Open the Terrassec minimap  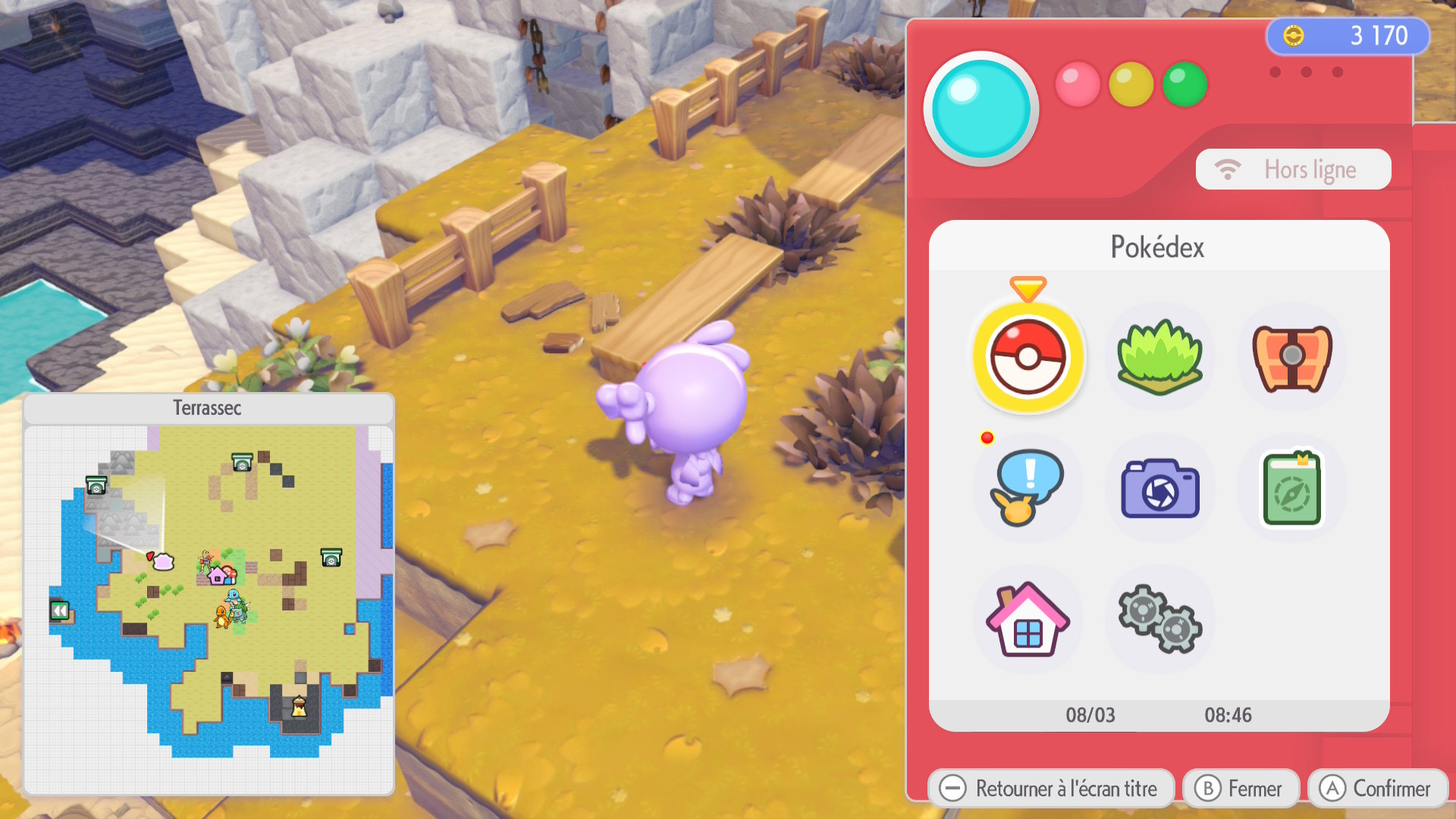209,599
